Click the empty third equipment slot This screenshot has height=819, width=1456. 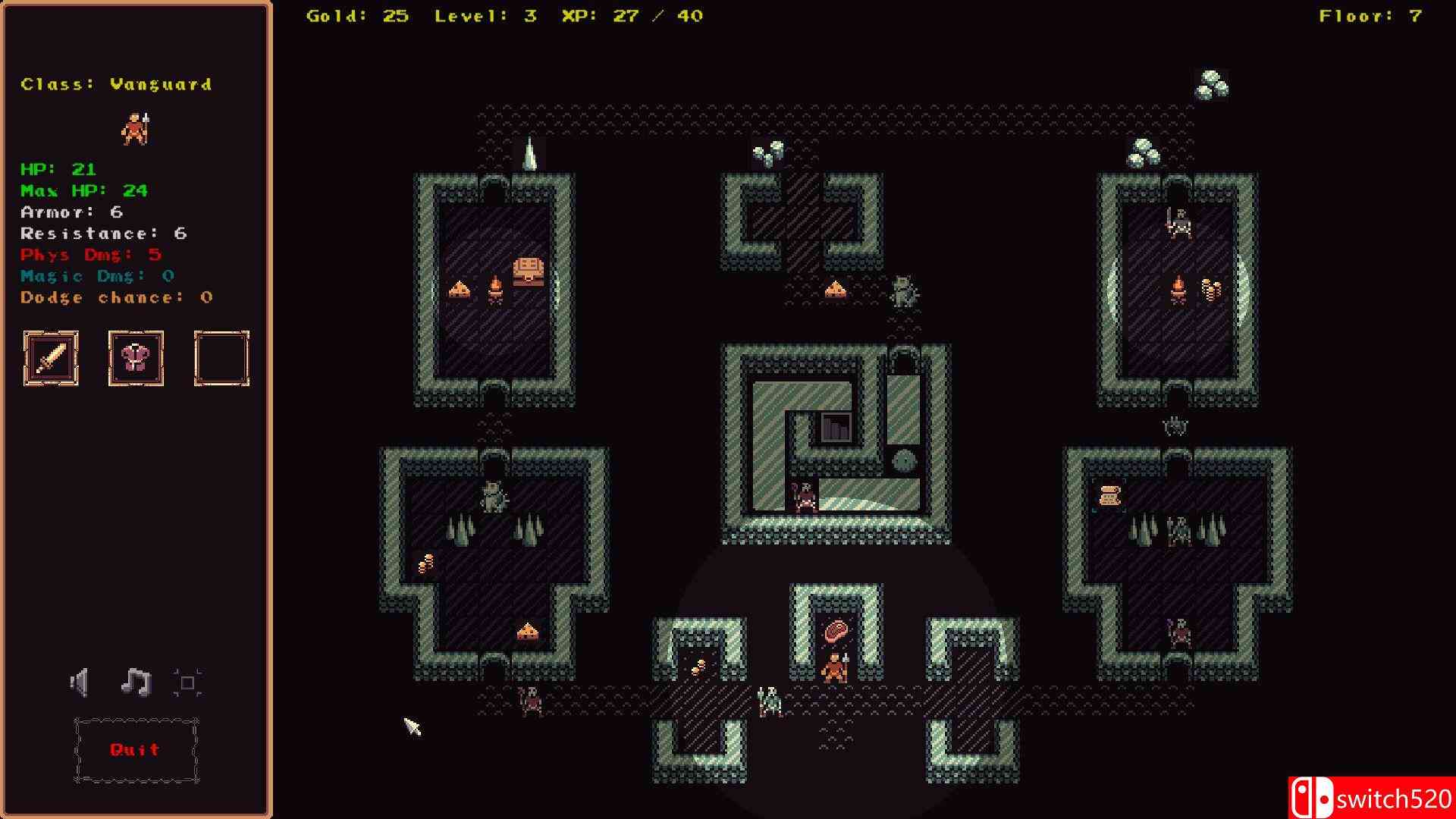click(x=221, y=358)
